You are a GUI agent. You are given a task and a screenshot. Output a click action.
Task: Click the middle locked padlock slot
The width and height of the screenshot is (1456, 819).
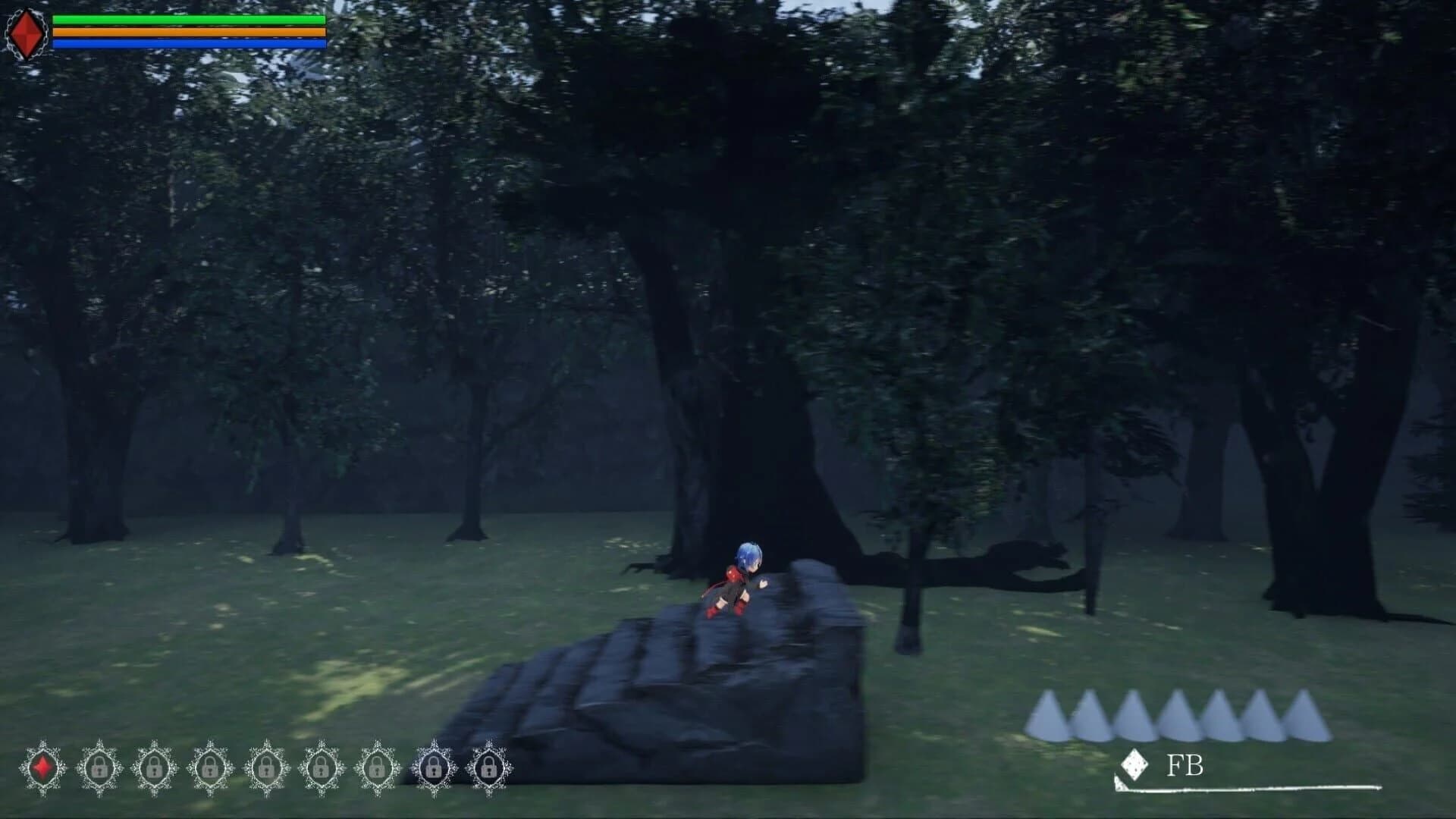322,766
